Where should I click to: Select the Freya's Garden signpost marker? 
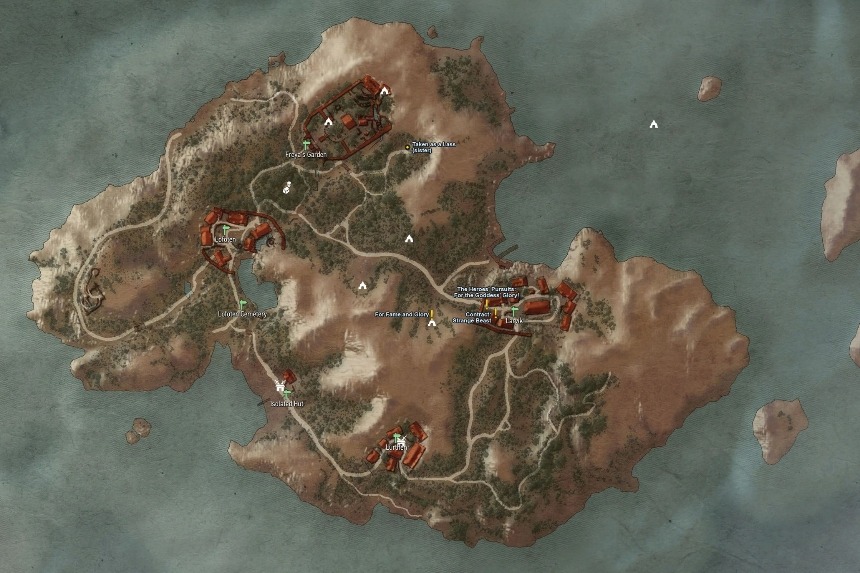point(305,145)
